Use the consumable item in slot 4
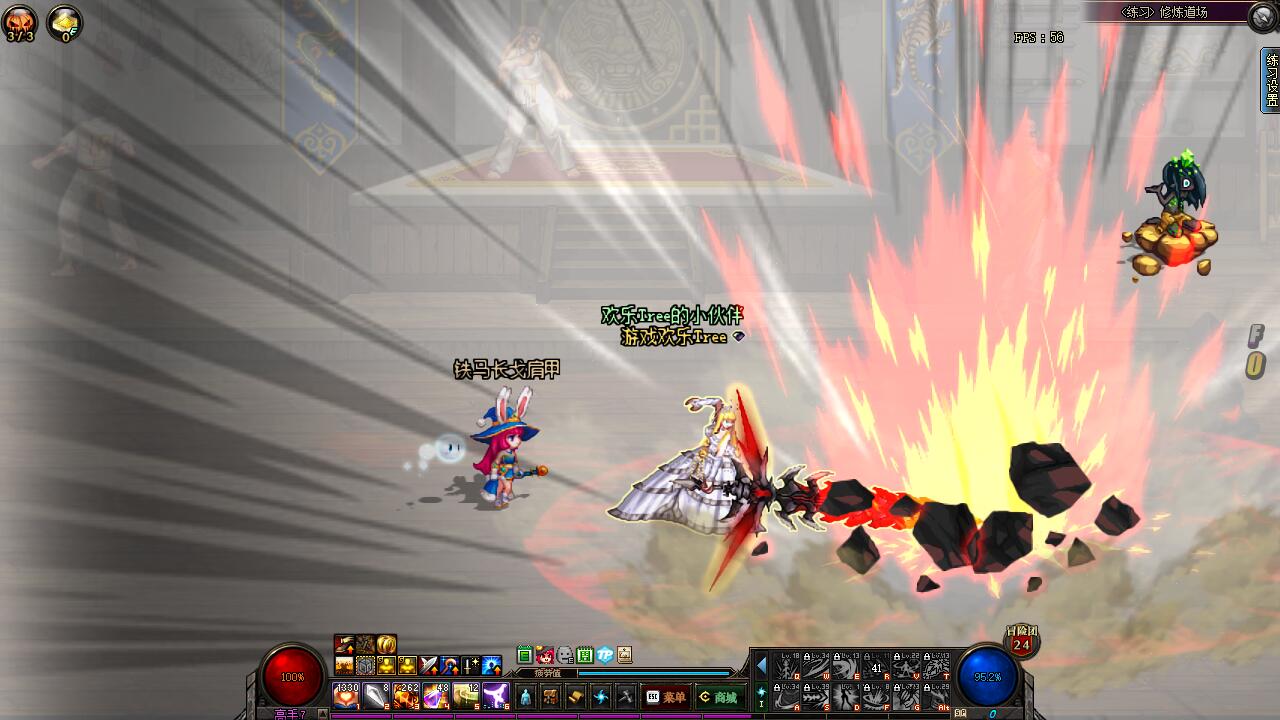This screenshot has width=1280, height=720. (436, 695)
